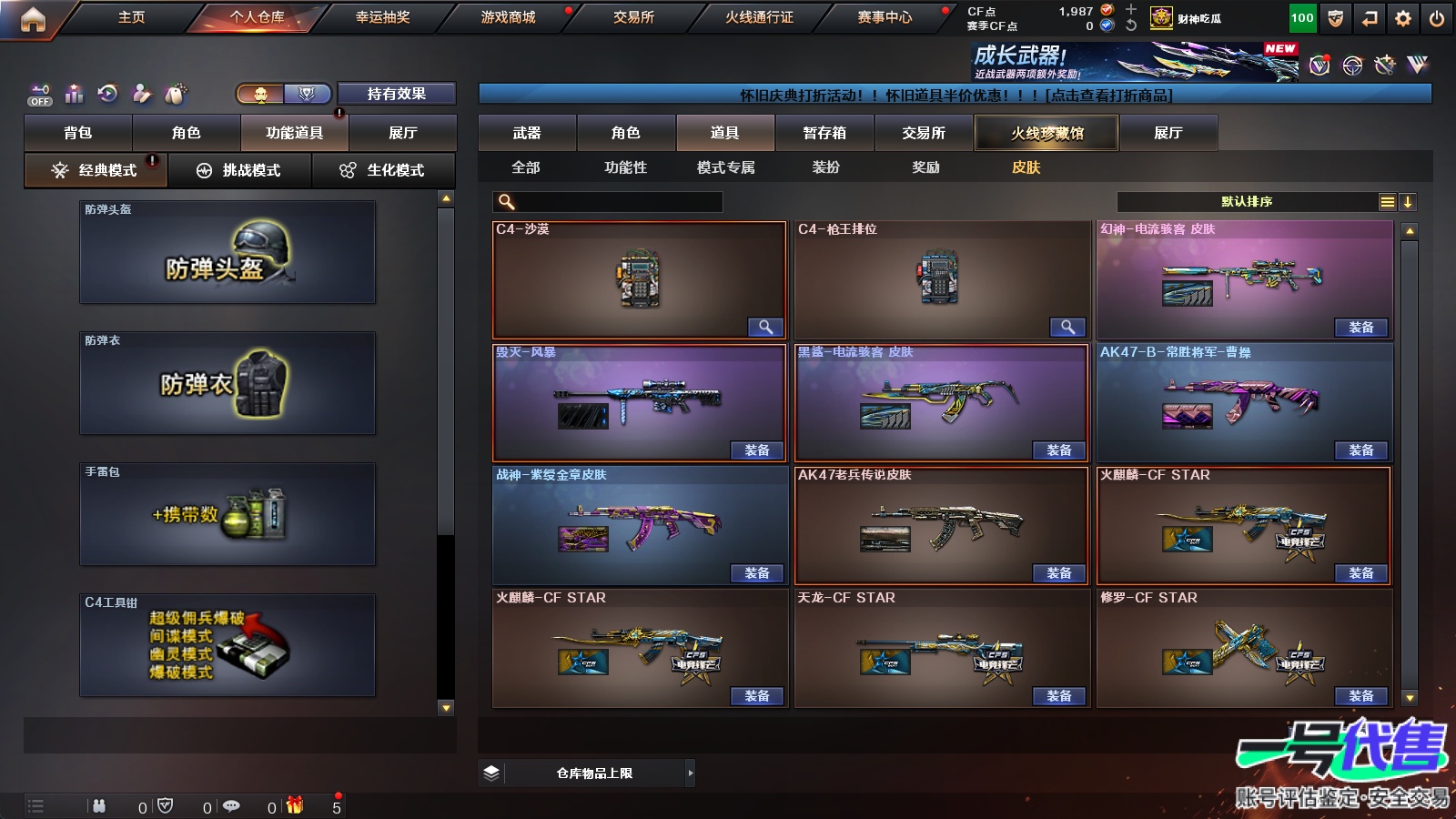Select the 展厅 tab beside 功能道具

(402, 133)
